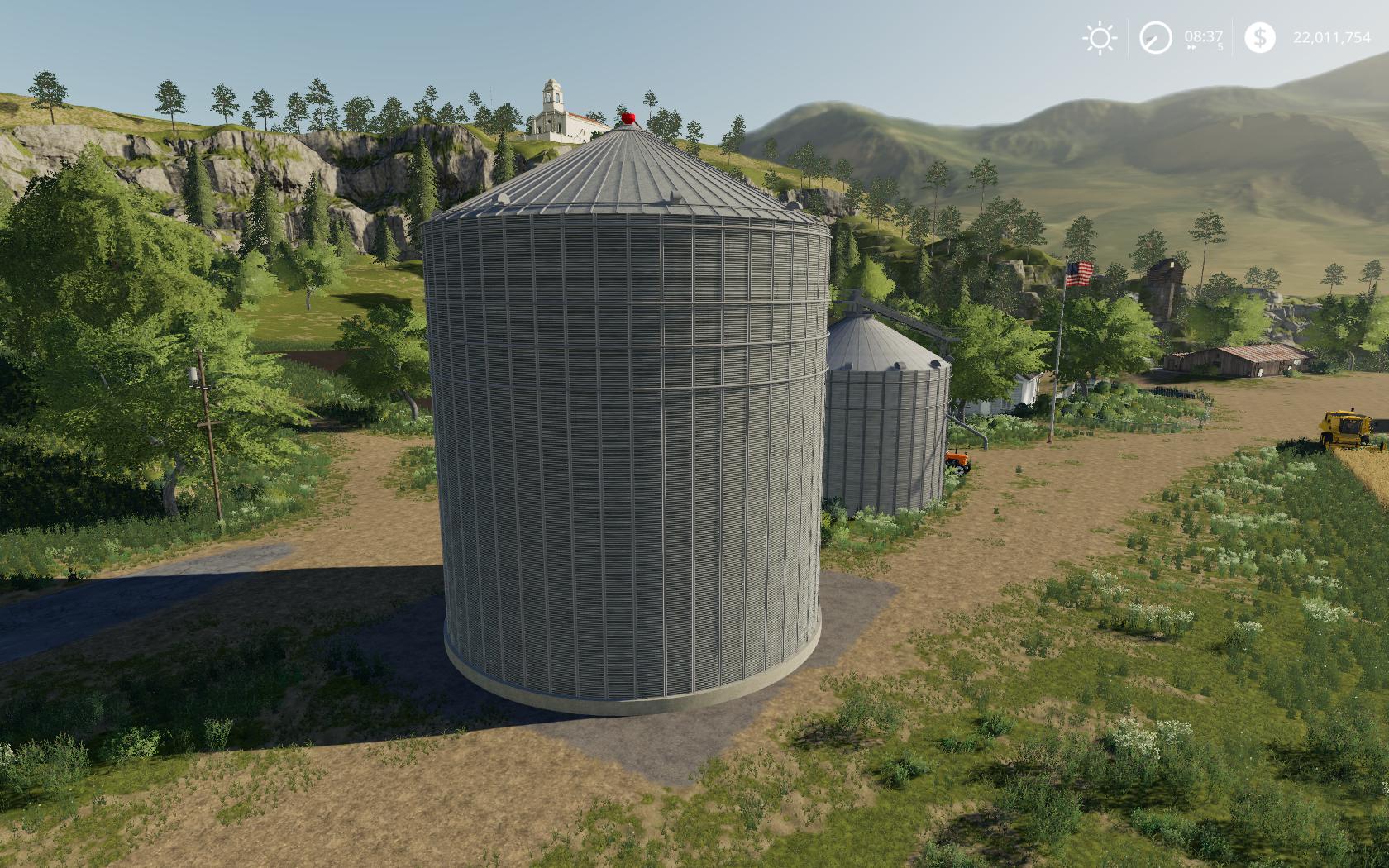Click the sunny weather icon
This screenshot has width=1389, height=868.
[1099, 38]
